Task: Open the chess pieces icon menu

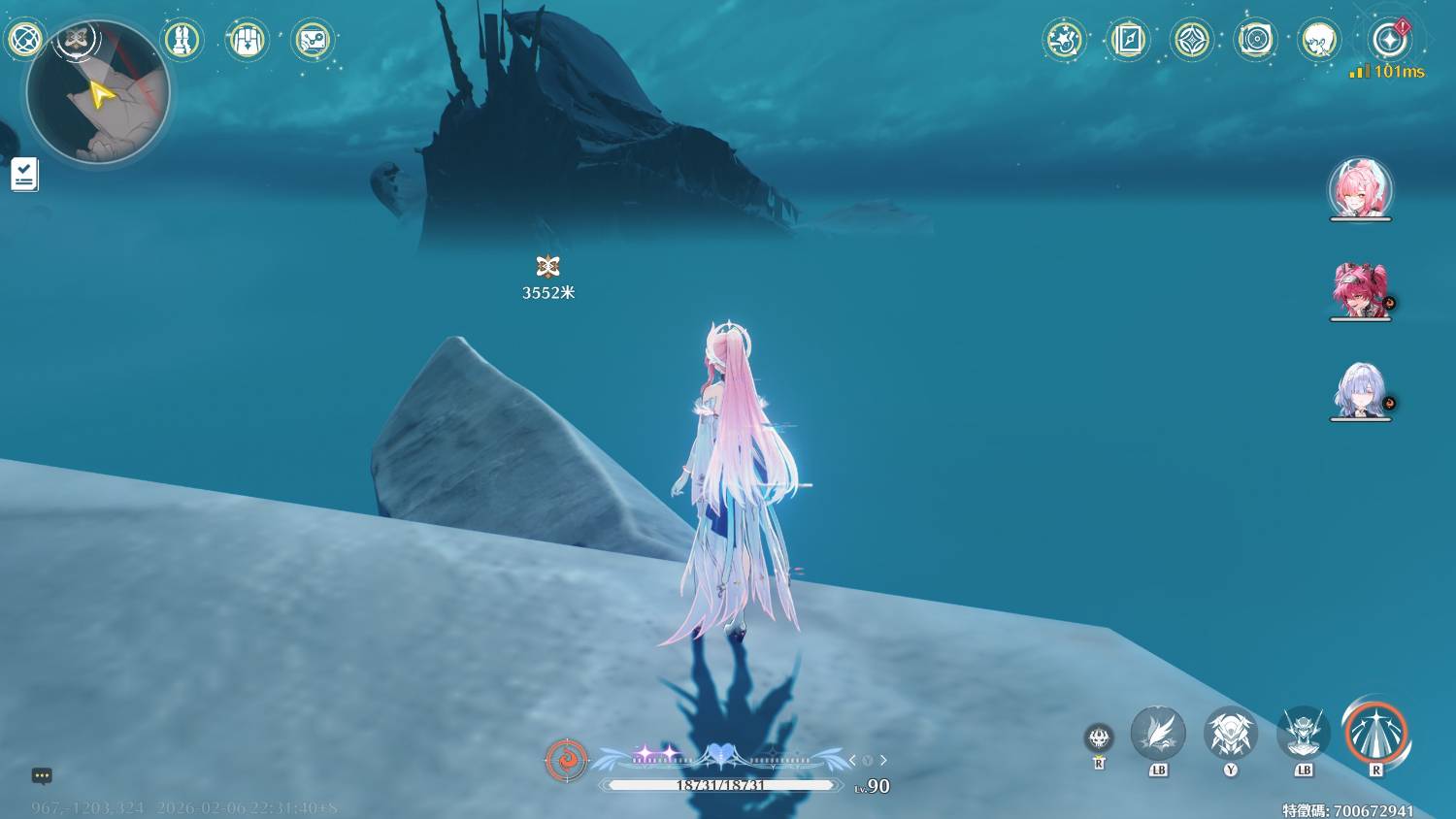Action: point(182,40)
